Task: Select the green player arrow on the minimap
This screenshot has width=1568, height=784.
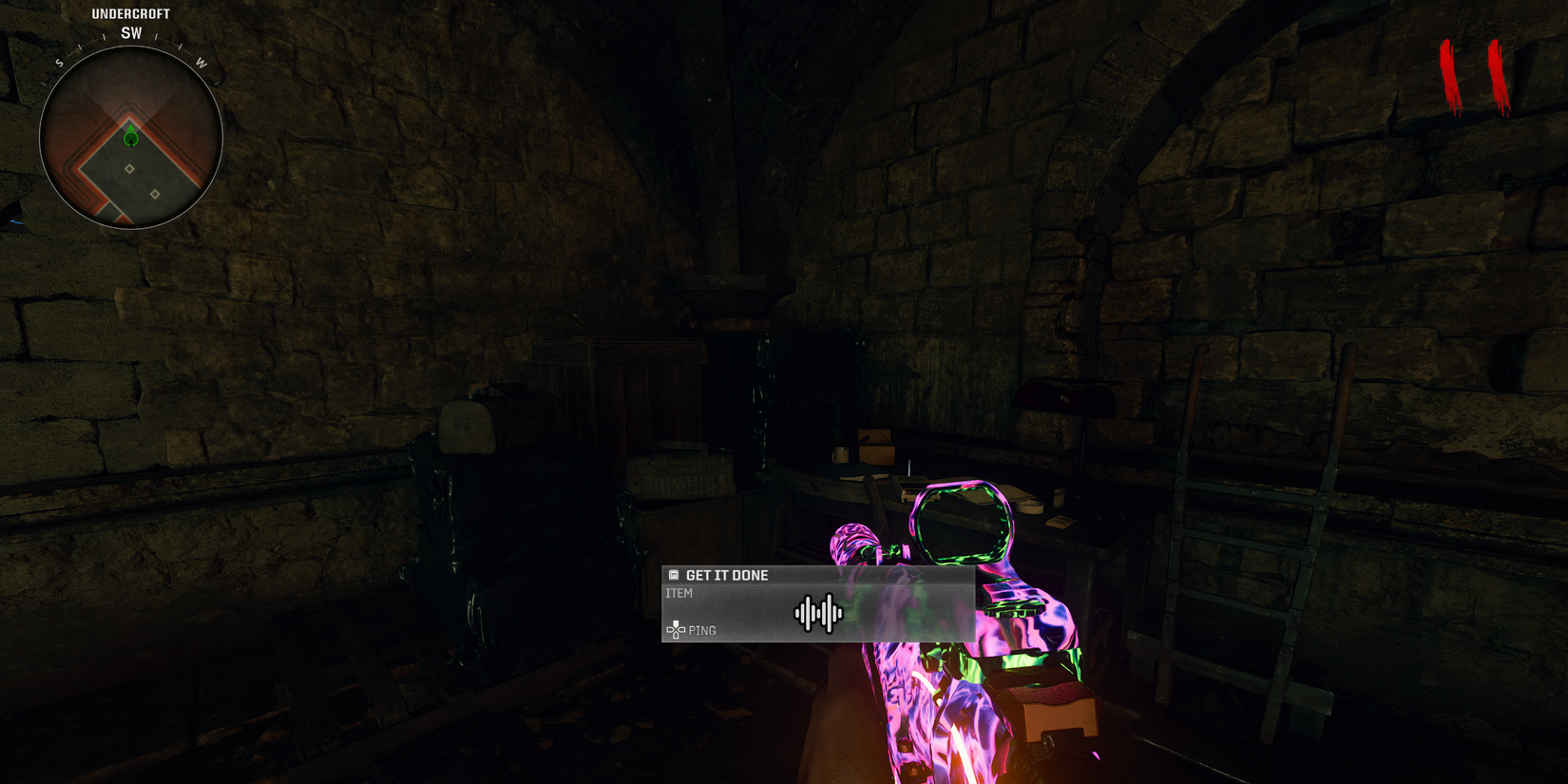Action: [129, 139]
